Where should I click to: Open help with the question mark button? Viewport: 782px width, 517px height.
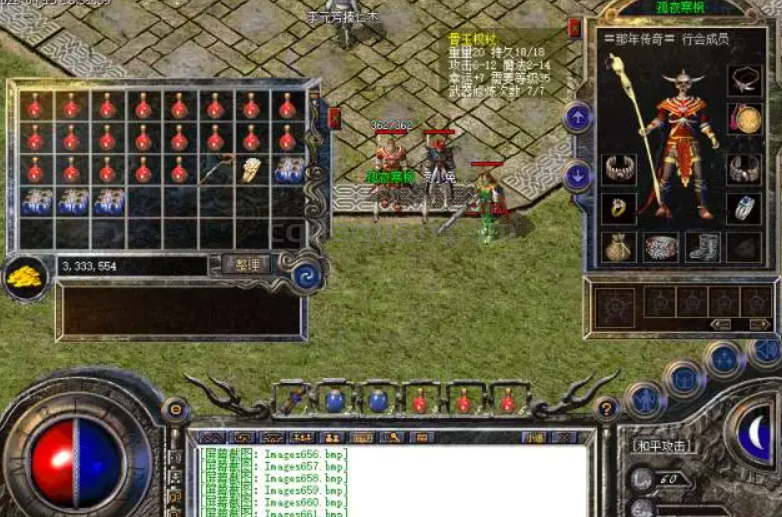[x=605, y=407]
